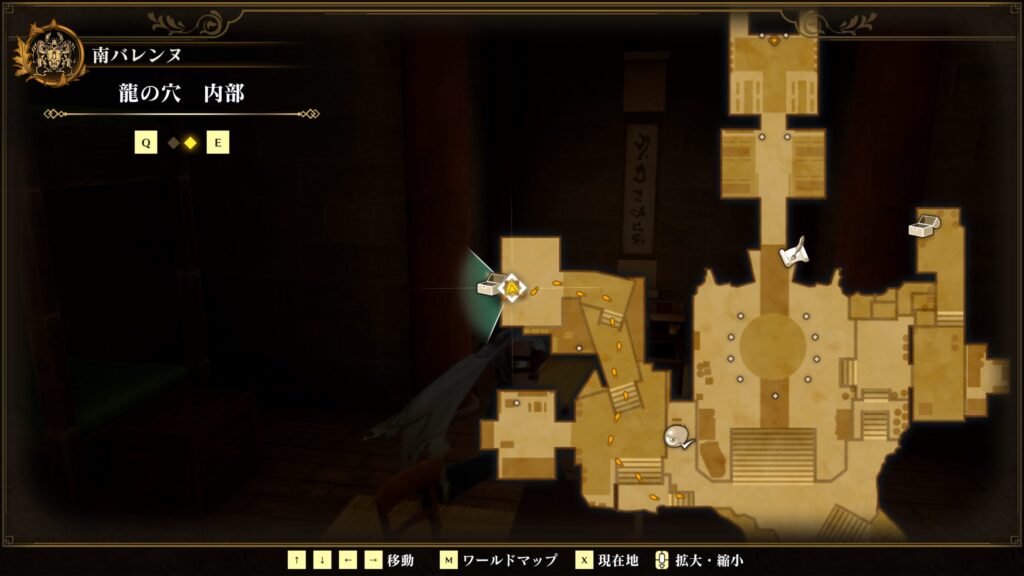This screenshot has width=1024, height=576.
Task: Select the treasure chest marker beside the player
Action: pos(488,288)
